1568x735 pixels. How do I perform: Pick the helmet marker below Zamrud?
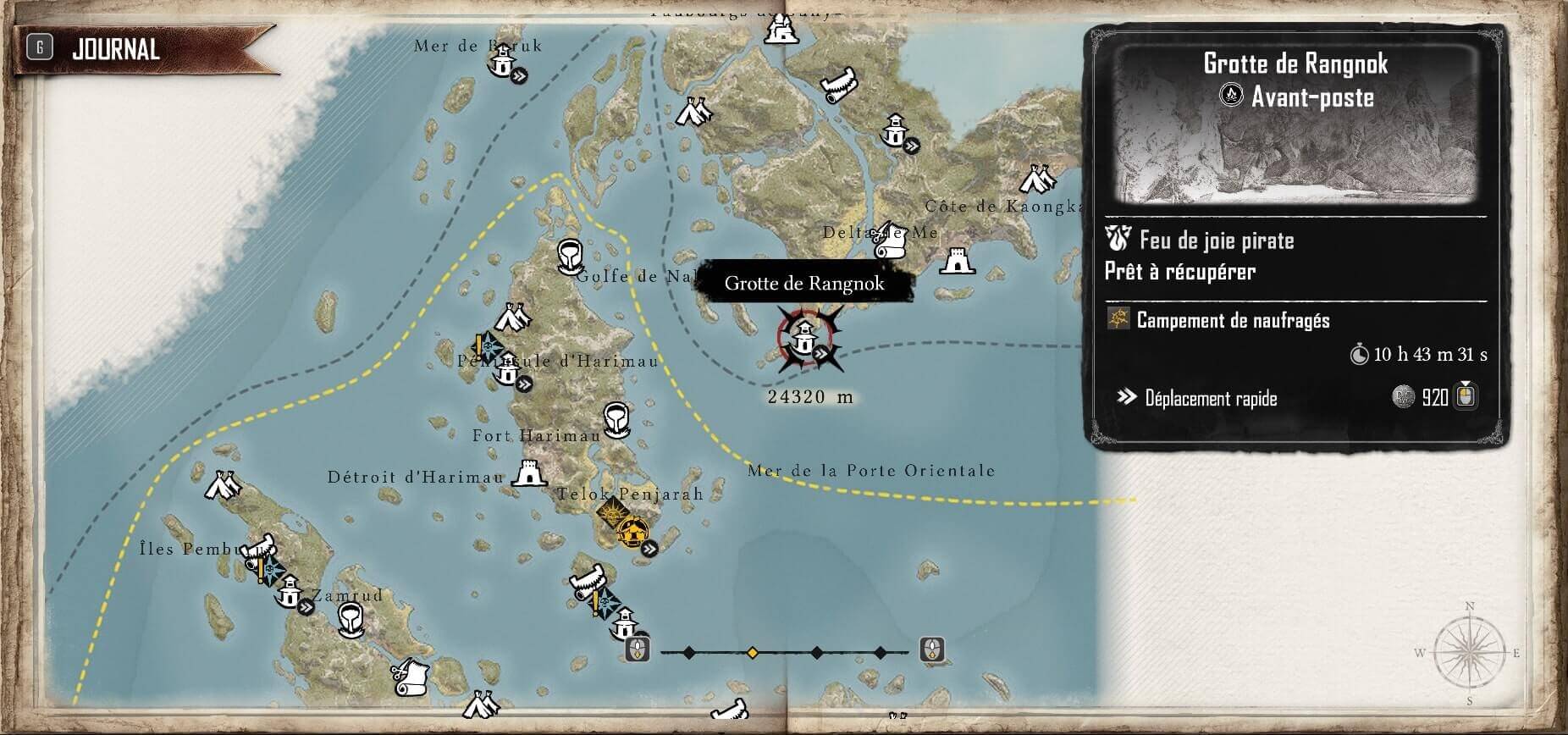click(x=350, y=620)
